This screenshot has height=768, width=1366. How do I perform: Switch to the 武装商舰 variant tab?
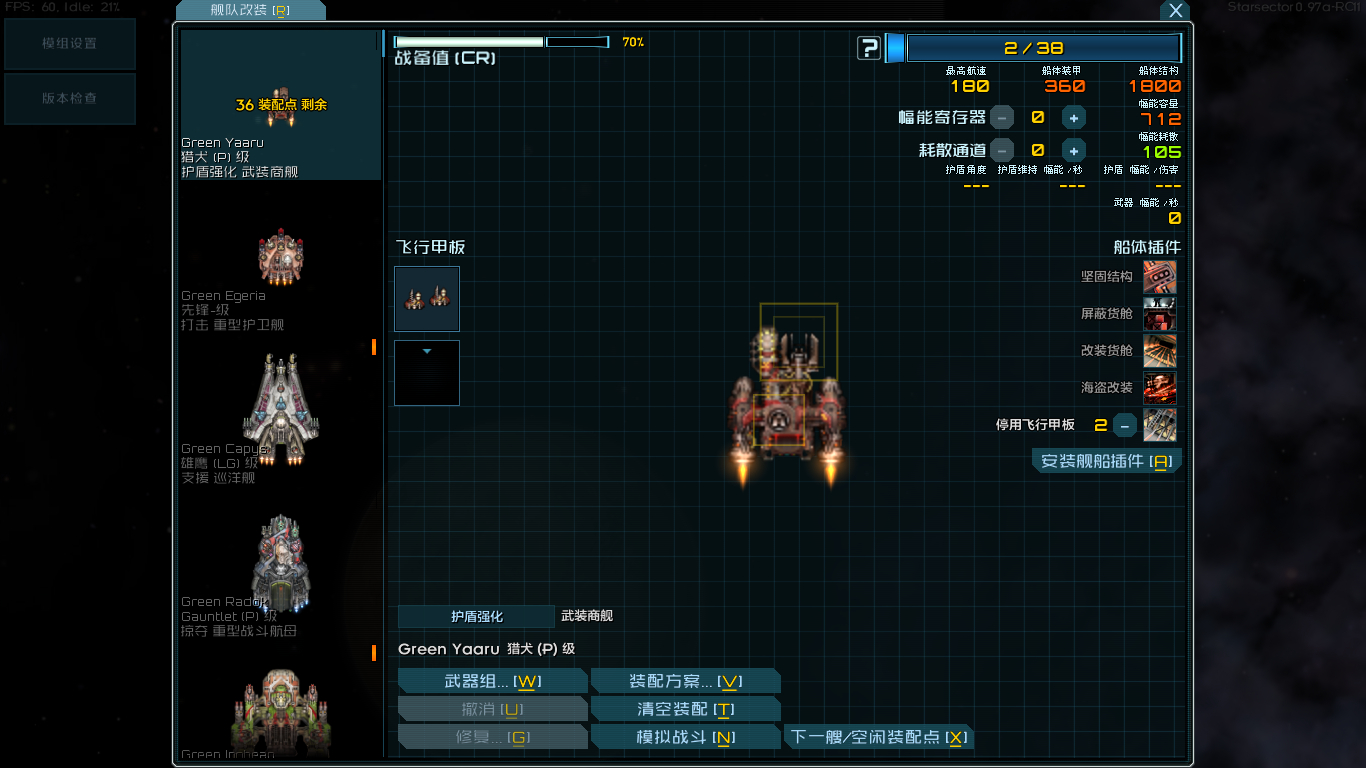click(588, 617)
